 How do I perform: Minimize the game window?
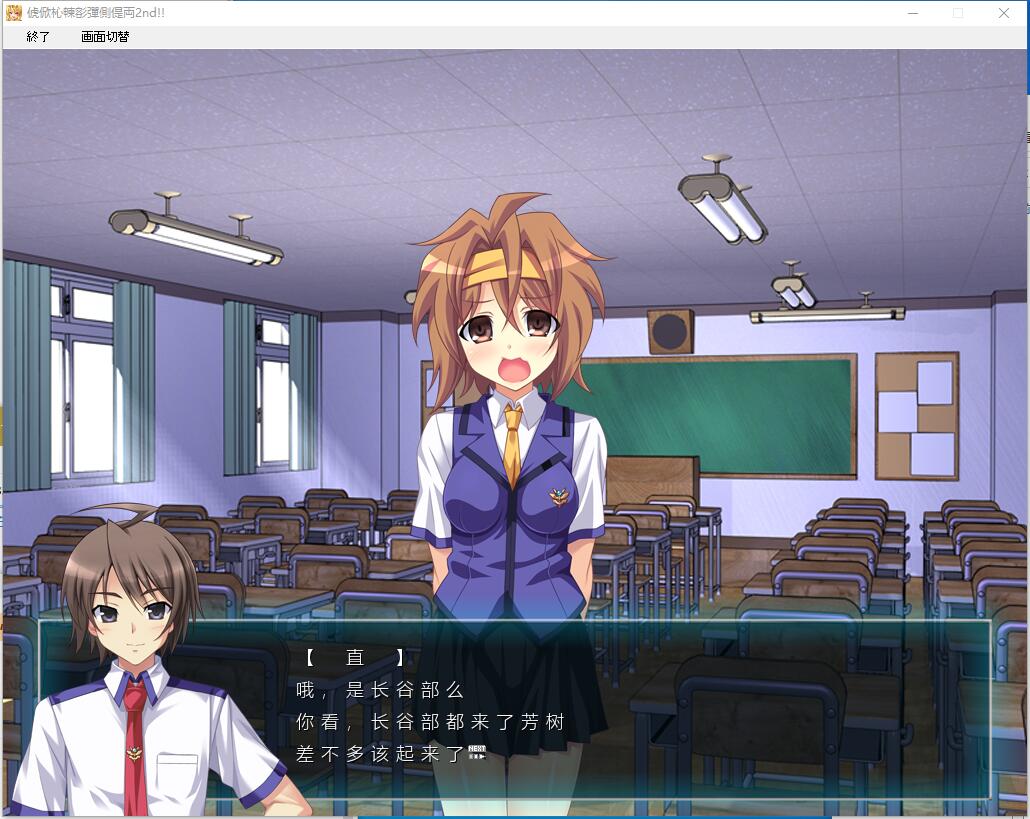pos(913,13)
